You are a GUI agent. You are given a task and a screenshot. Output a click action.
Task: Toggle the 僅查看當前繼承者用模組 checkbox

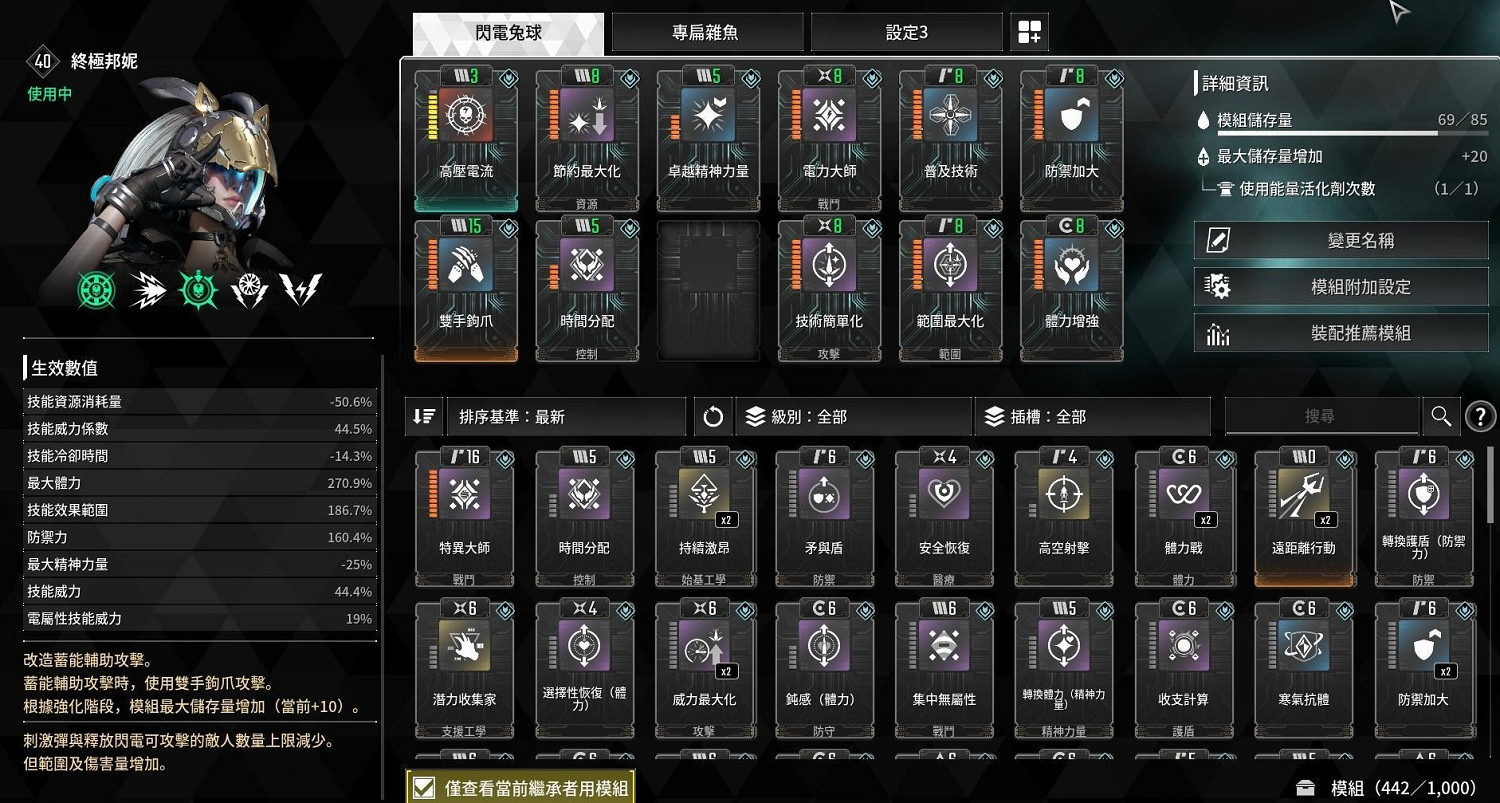pyautogui.click(x=424, y=787)
